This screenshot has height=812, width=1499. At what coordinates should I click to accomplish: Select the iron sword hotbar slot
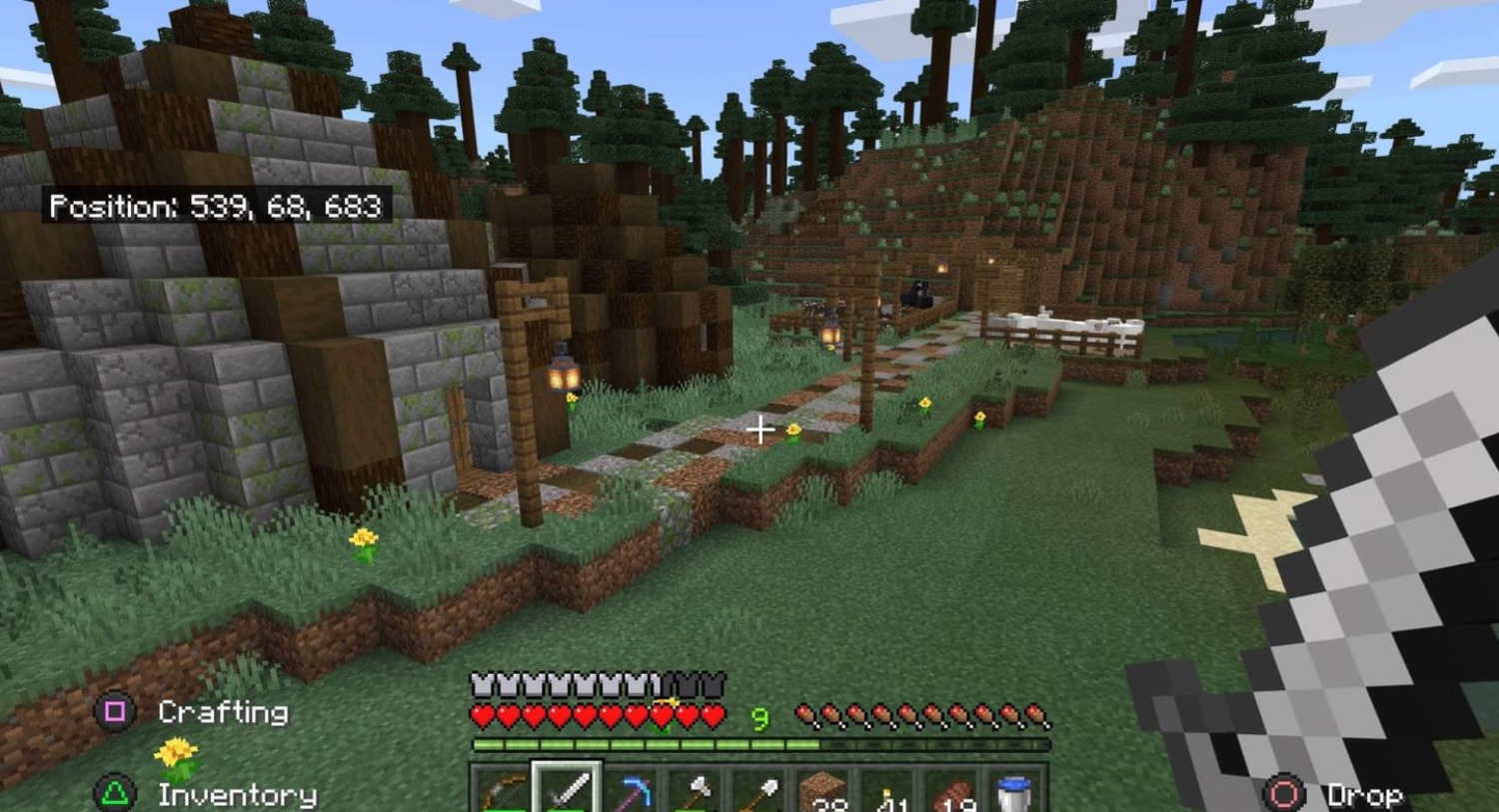pos(567,791)
